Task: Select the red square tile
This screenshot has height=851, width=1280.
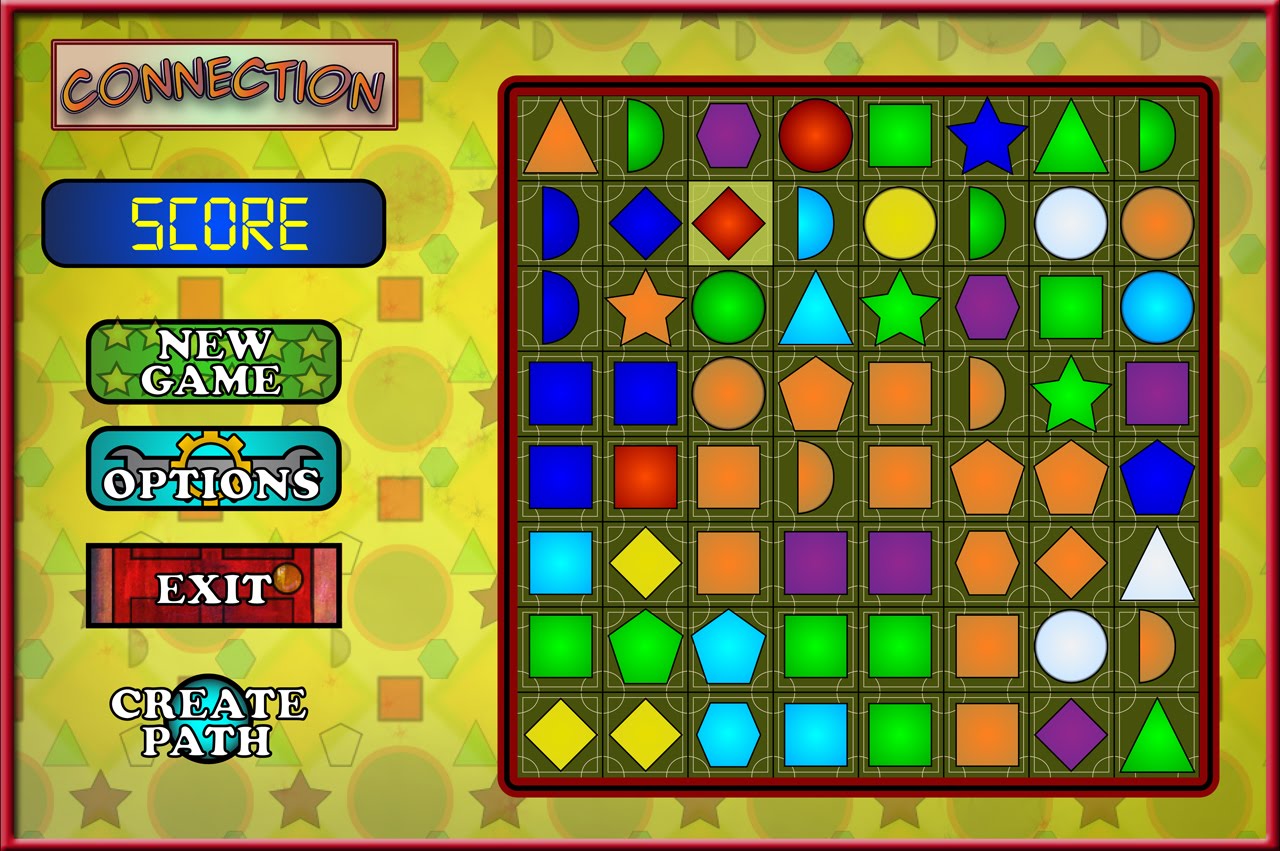Action: tap(645, 477)
